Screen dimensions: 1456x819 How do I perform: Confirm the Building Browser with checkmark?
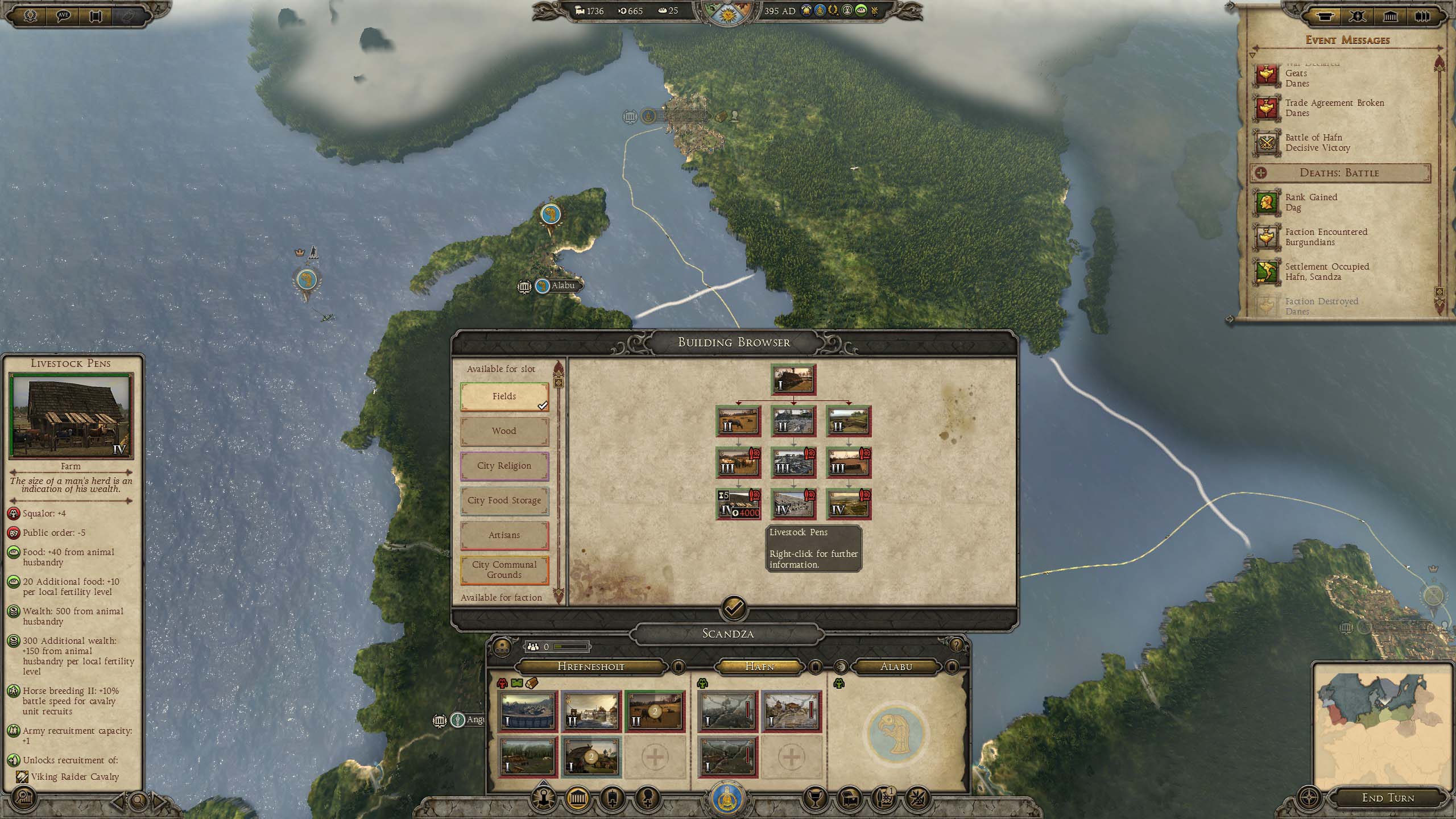[734, 609]
